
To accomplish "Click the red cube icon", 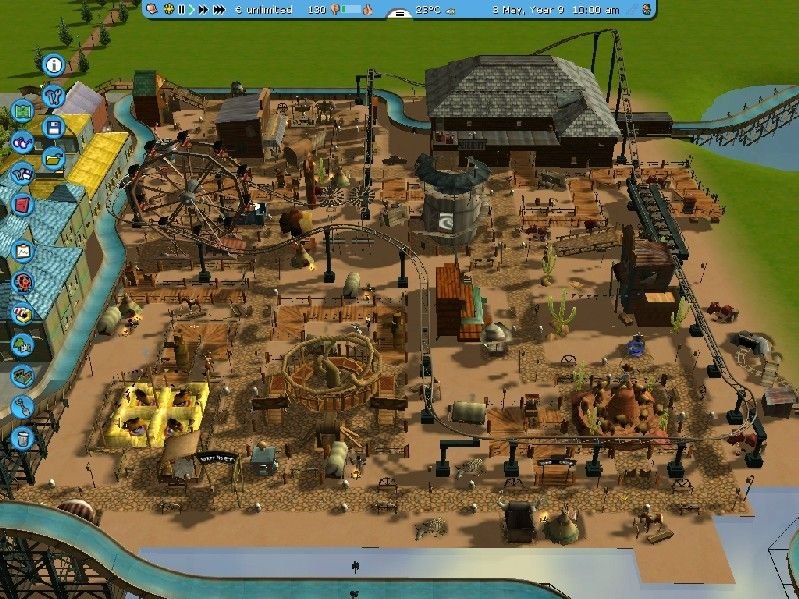I will (21, 204).
